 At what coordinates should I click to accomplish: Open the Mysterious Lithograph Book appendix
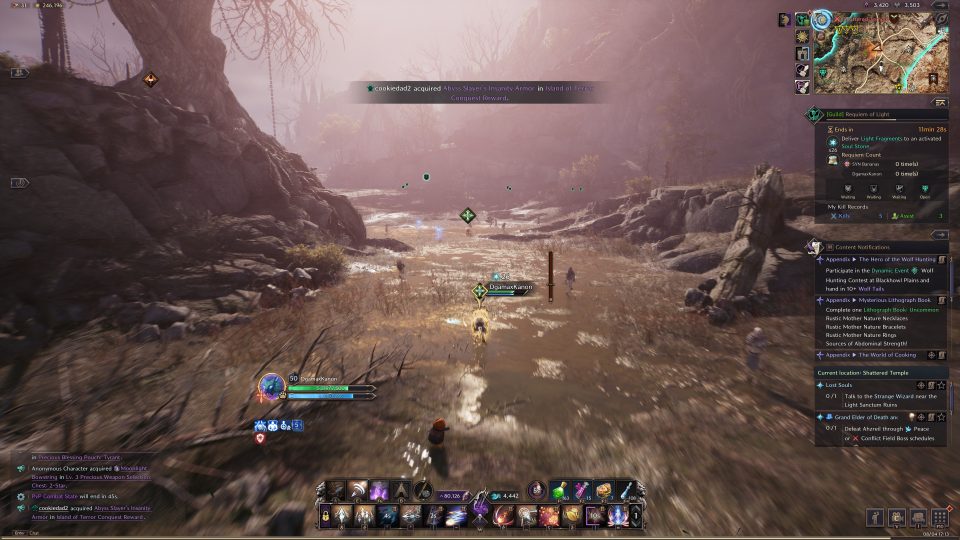(878, 299)
